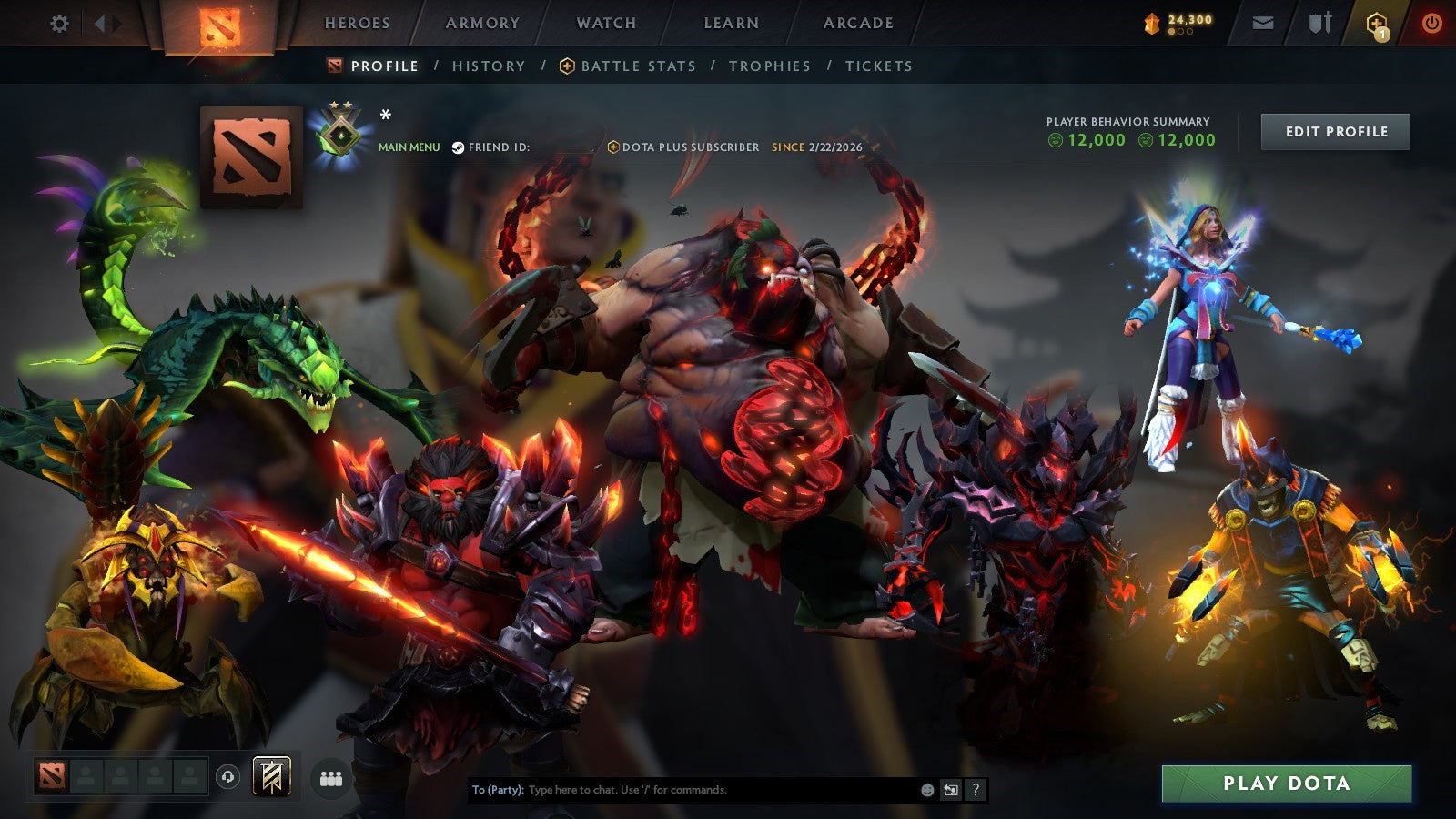Click the chat wheel toggle beside the emoticon

click(x=952, y=791)
